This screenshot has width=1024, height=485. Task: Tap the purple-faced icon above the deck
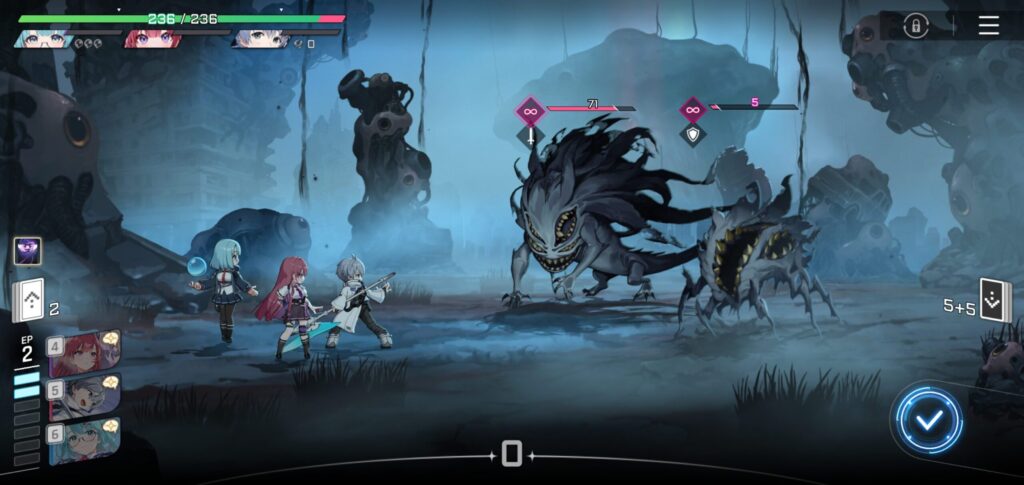coord(27,251)
